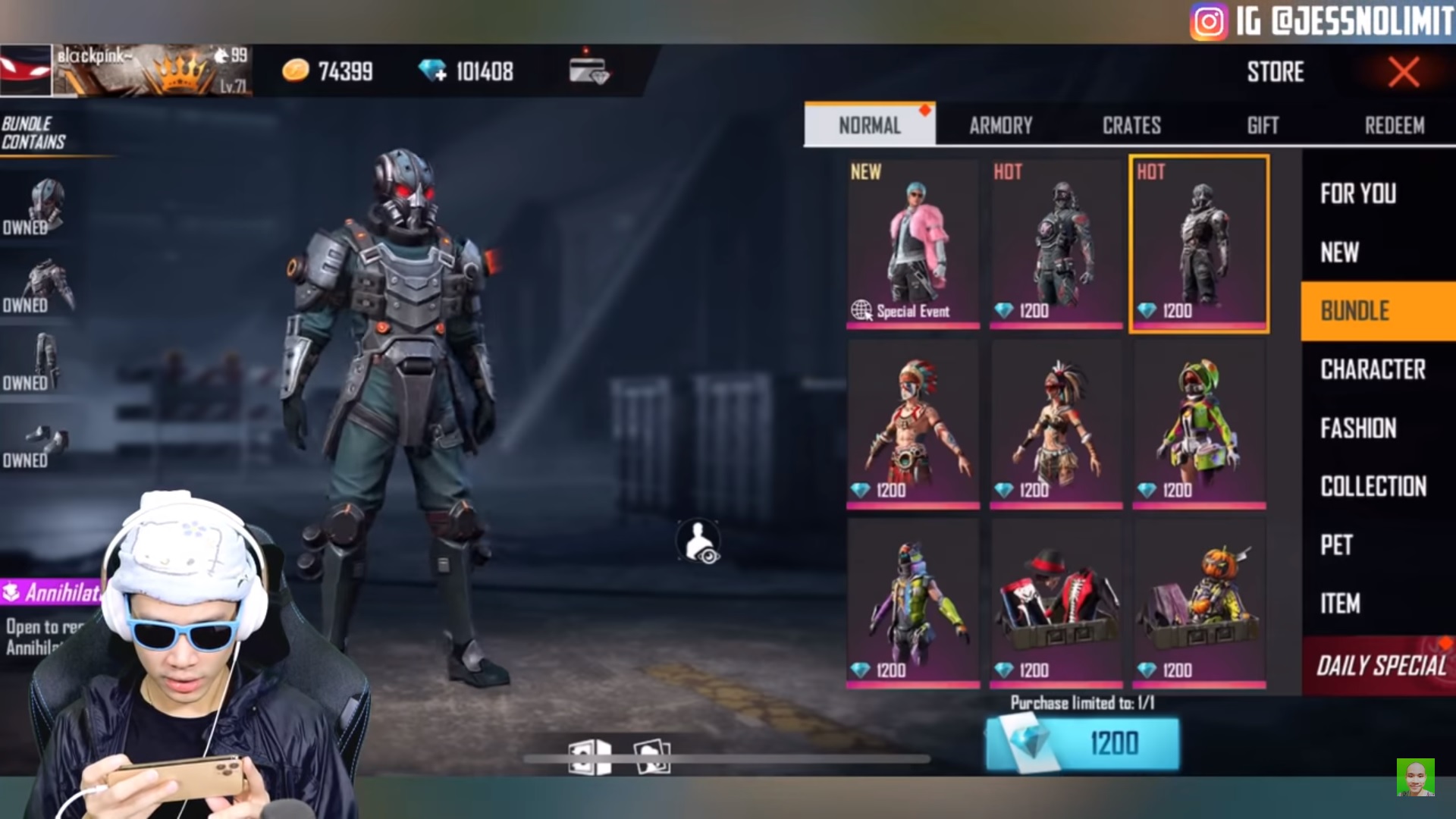Click the globe icon on the Special Event bundle
The width and height of the screenshot is (1456, 819).
click(x=864, y=310)
